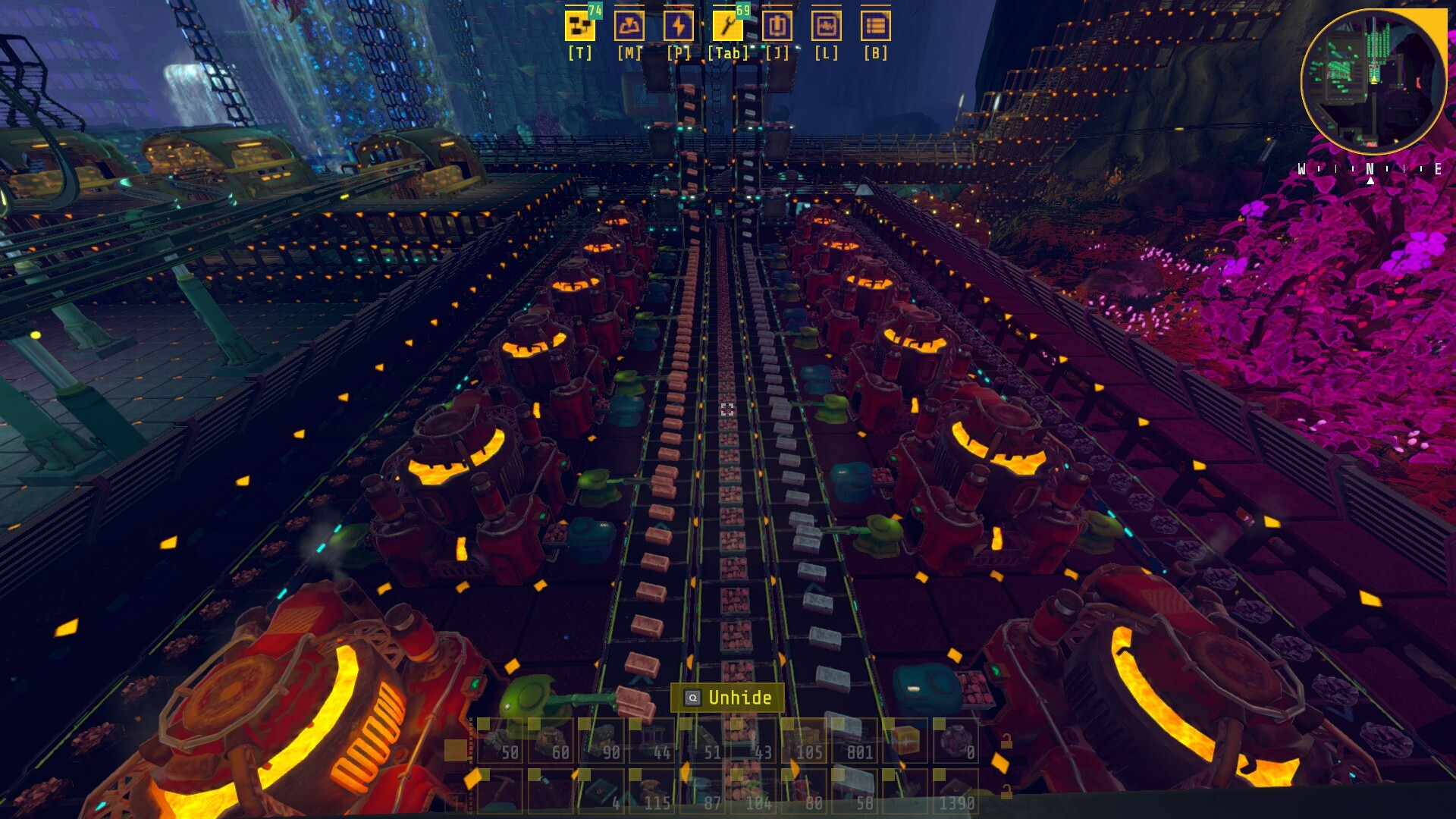
Task: Select the [Tab] hotkey entry
Action: pyautogui.click(x=728, y=53)
